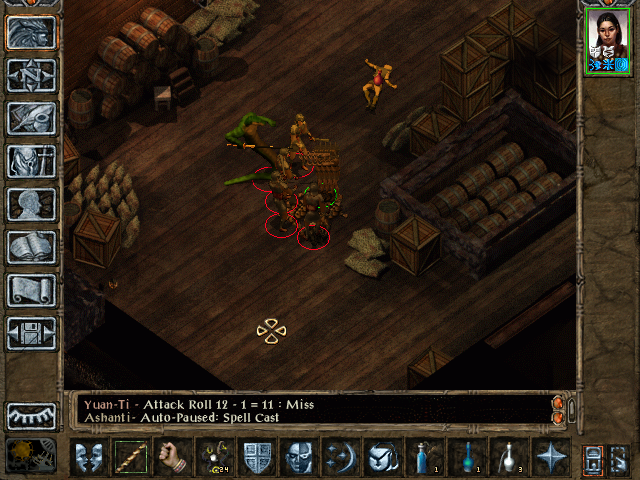Equip the quarterstaff weapon slot
This screenshot has width=640, height=480.
tap(129, 457)
